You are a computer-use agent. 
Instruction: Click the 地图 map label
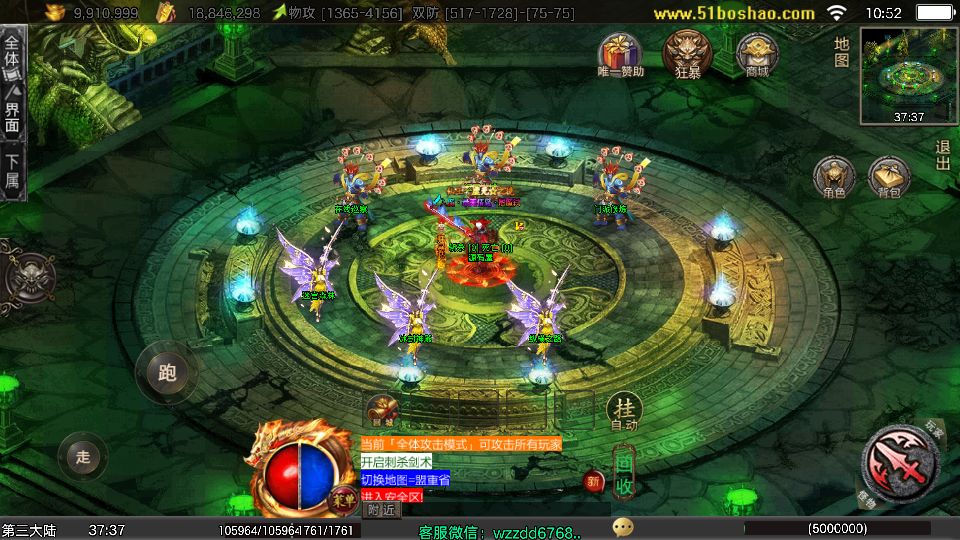click(x=842, y=52)
